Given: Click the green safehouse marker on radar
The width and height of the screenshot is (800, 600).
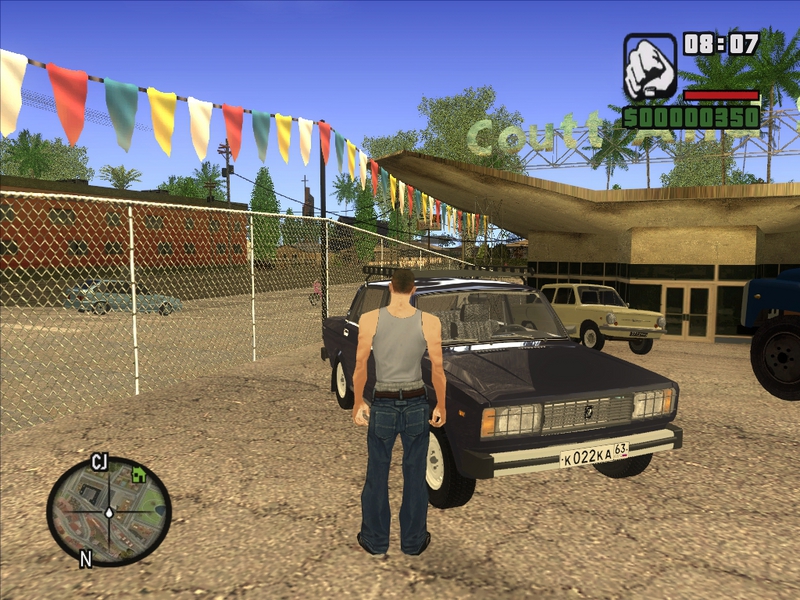Looking at the screenshot, I should coord(138,475).
